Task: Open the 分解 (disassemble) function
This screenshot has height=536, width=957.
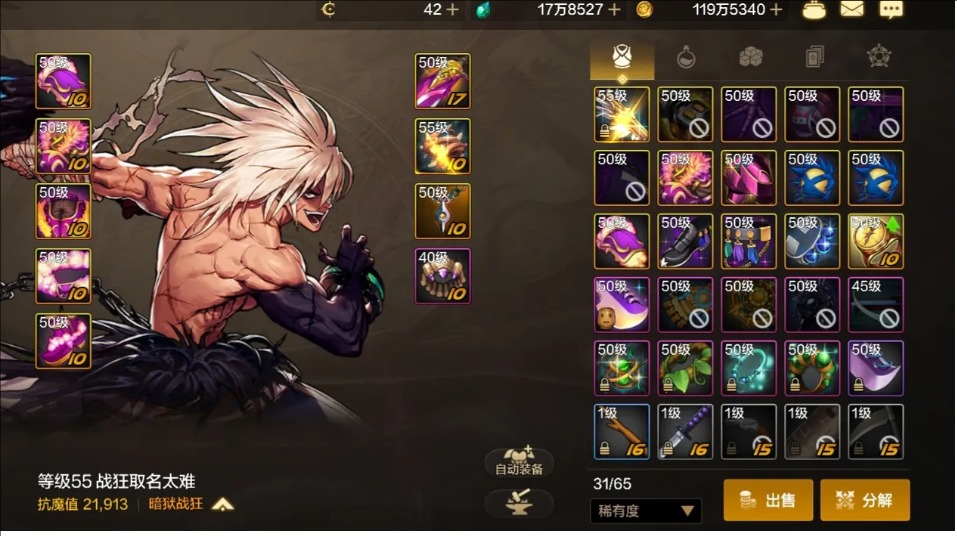Action: point(865,500)
